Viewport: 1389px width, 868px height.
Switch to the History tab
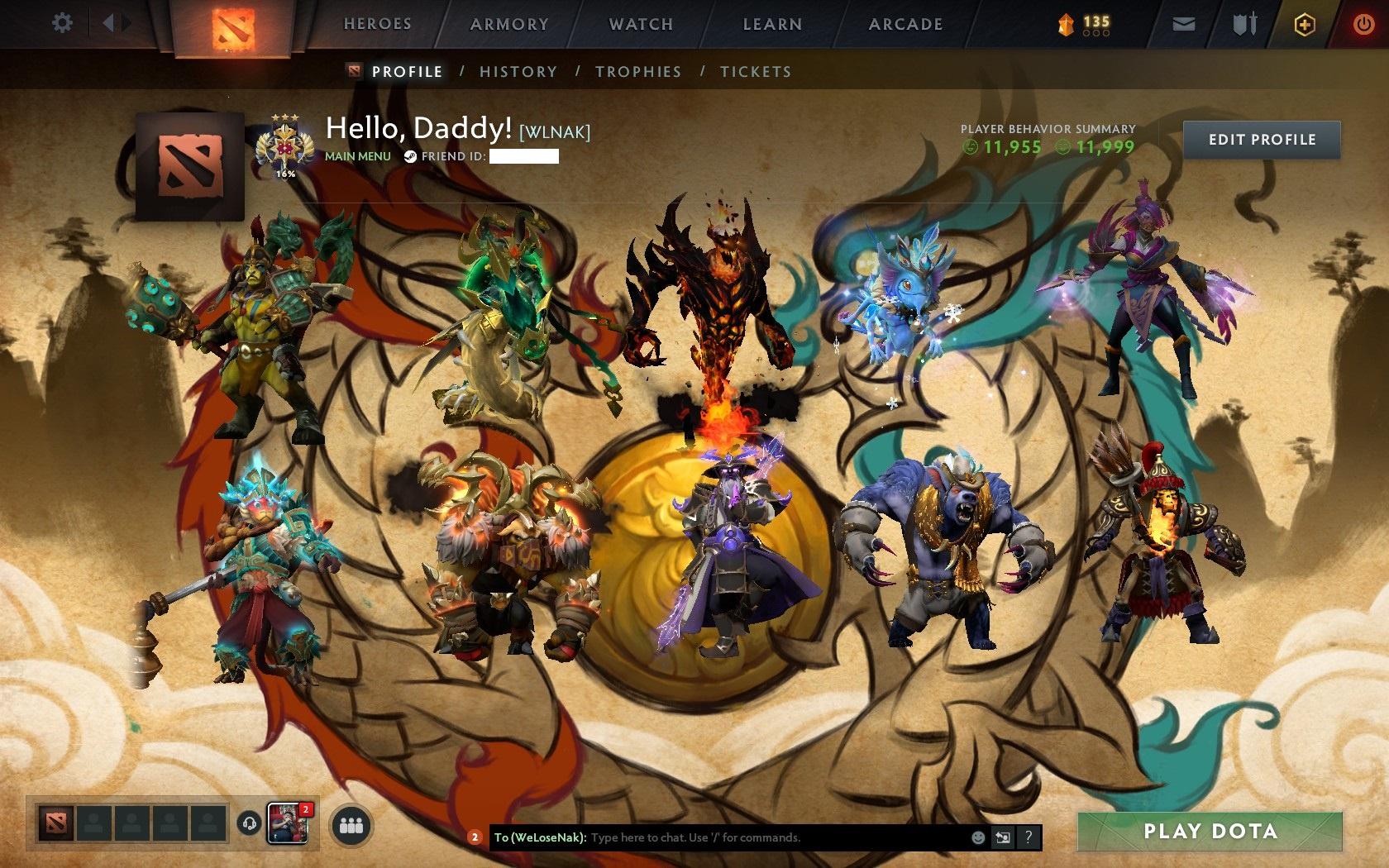pyautogui.click(x=518, y=72)
